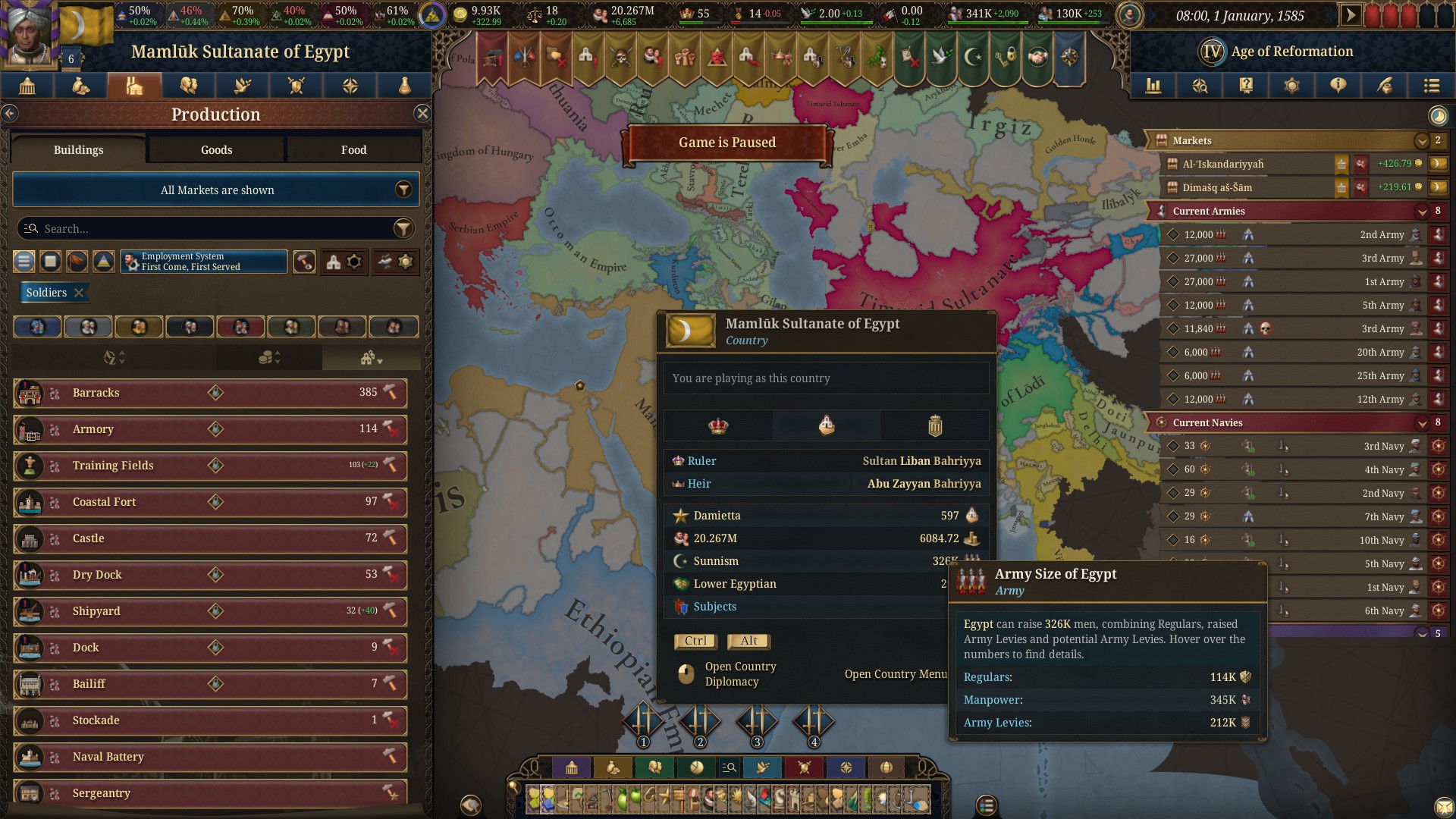Open the encyclopedia question-book icon
1456x819 pixels.
pos(1244,86)
